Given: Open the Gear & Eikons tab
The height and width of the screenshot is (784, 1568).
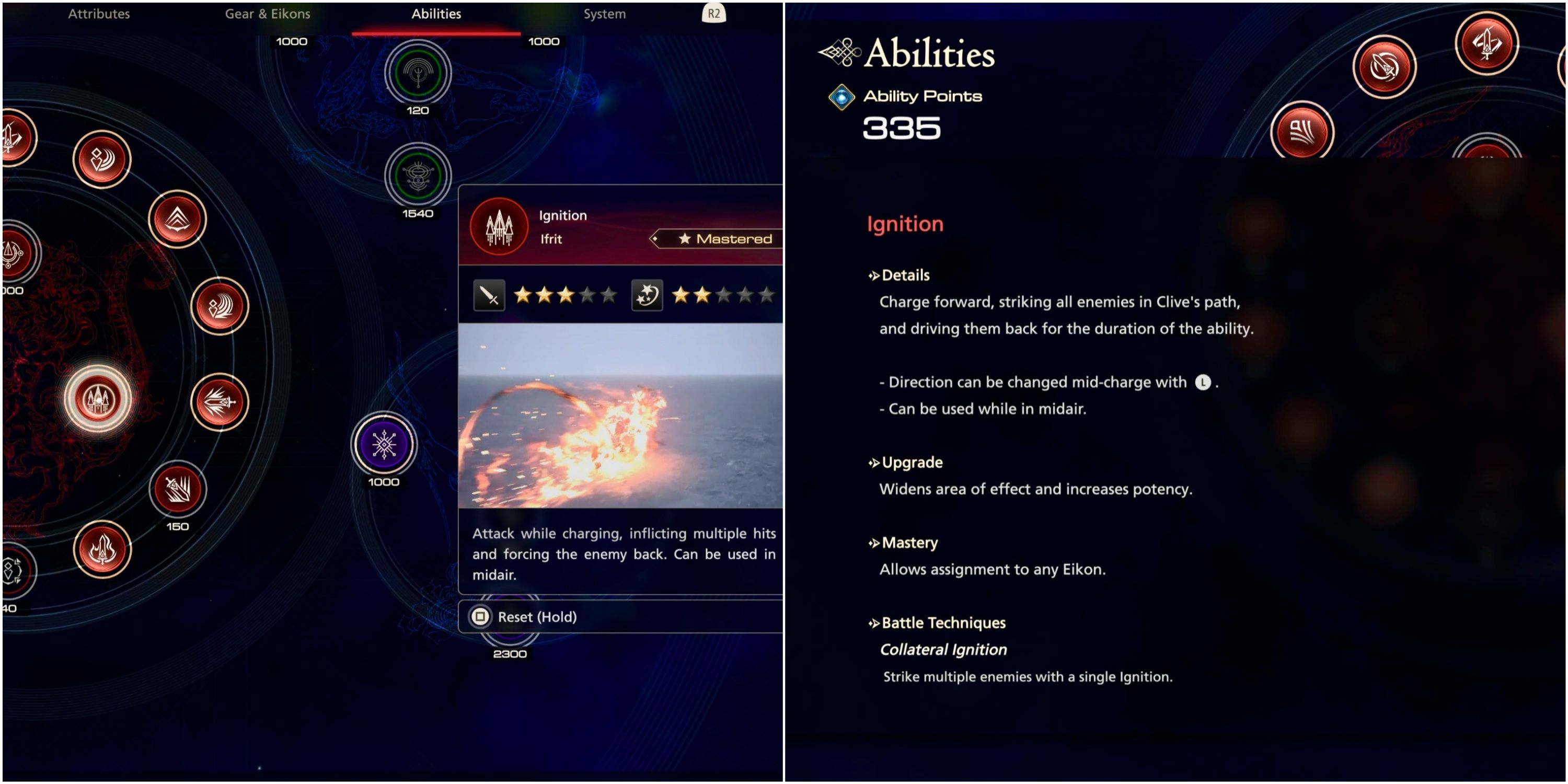Looking at the screenshot, I should tap(268, 14).
